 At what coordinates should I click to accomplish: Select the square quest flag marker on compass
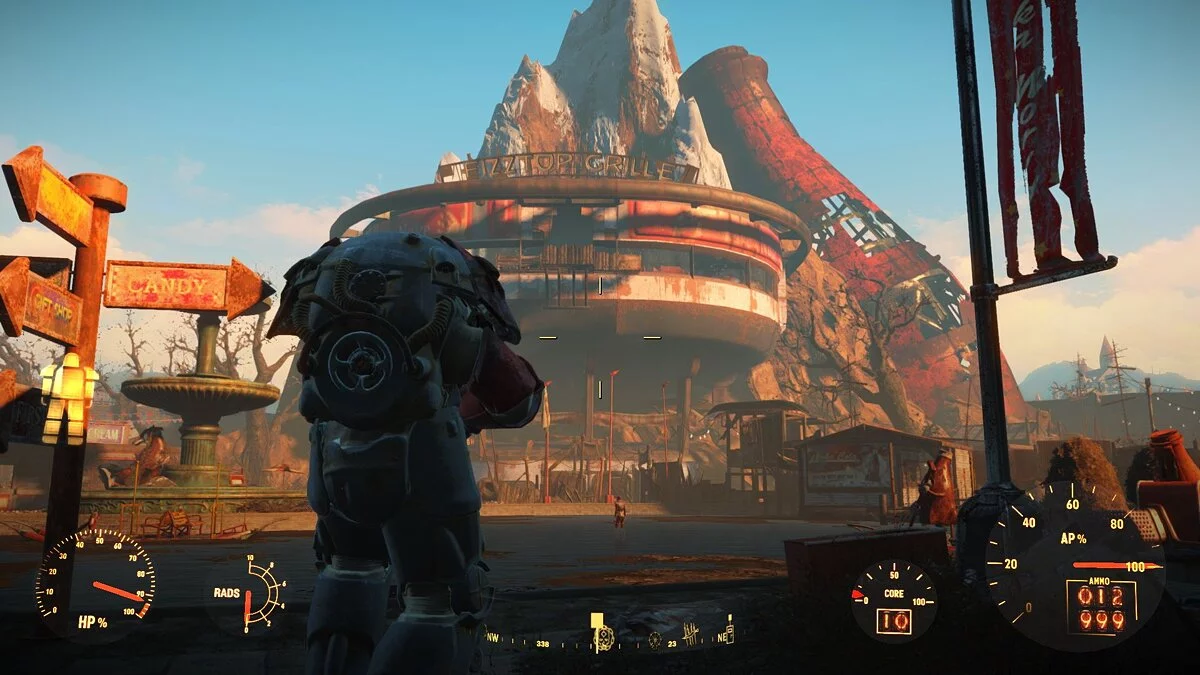point(597,621)
